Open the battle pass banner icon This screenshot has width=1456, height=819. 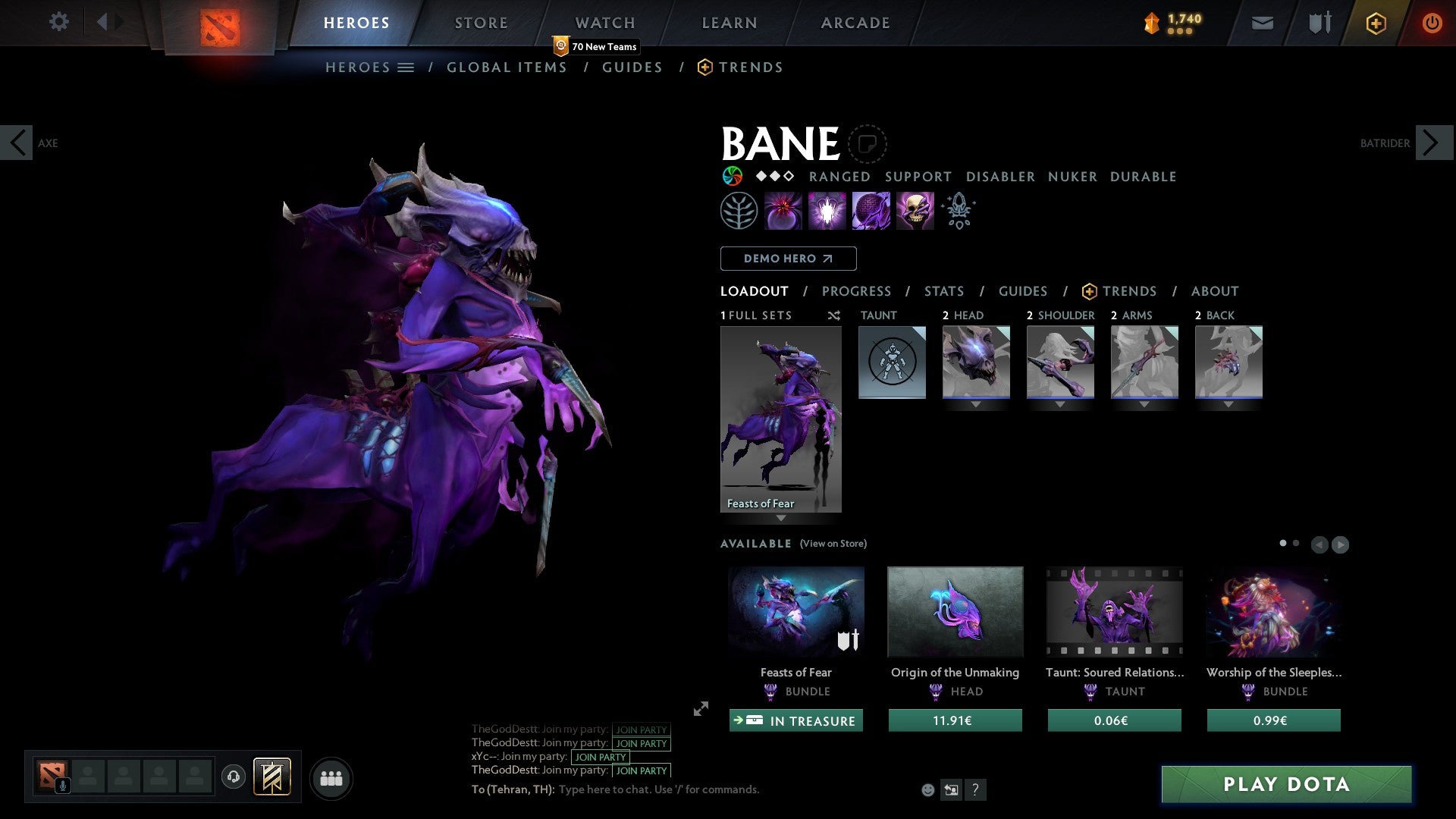point(271,777)
